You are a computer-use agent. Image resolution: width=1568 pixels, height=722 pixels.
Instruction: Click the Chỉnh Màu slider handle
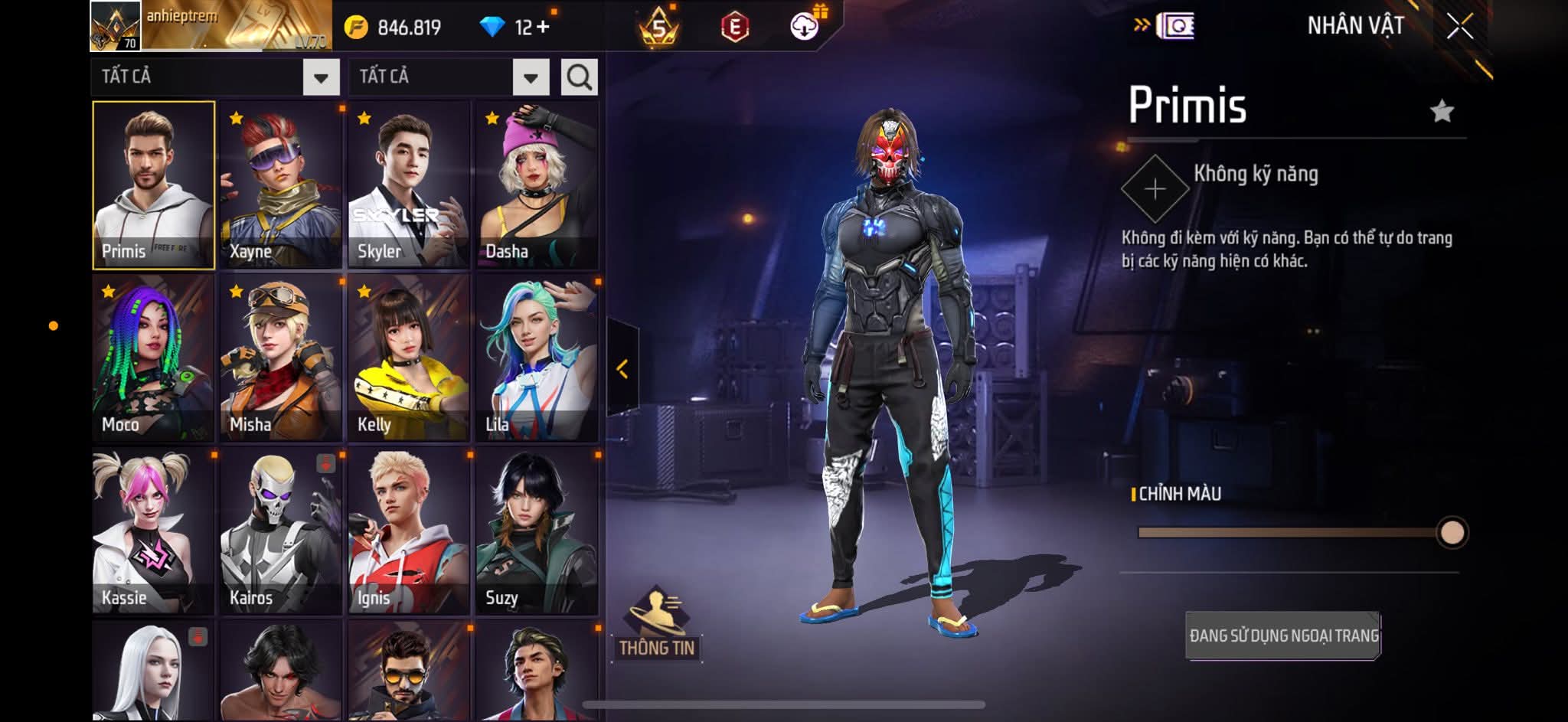point(1452,532)
